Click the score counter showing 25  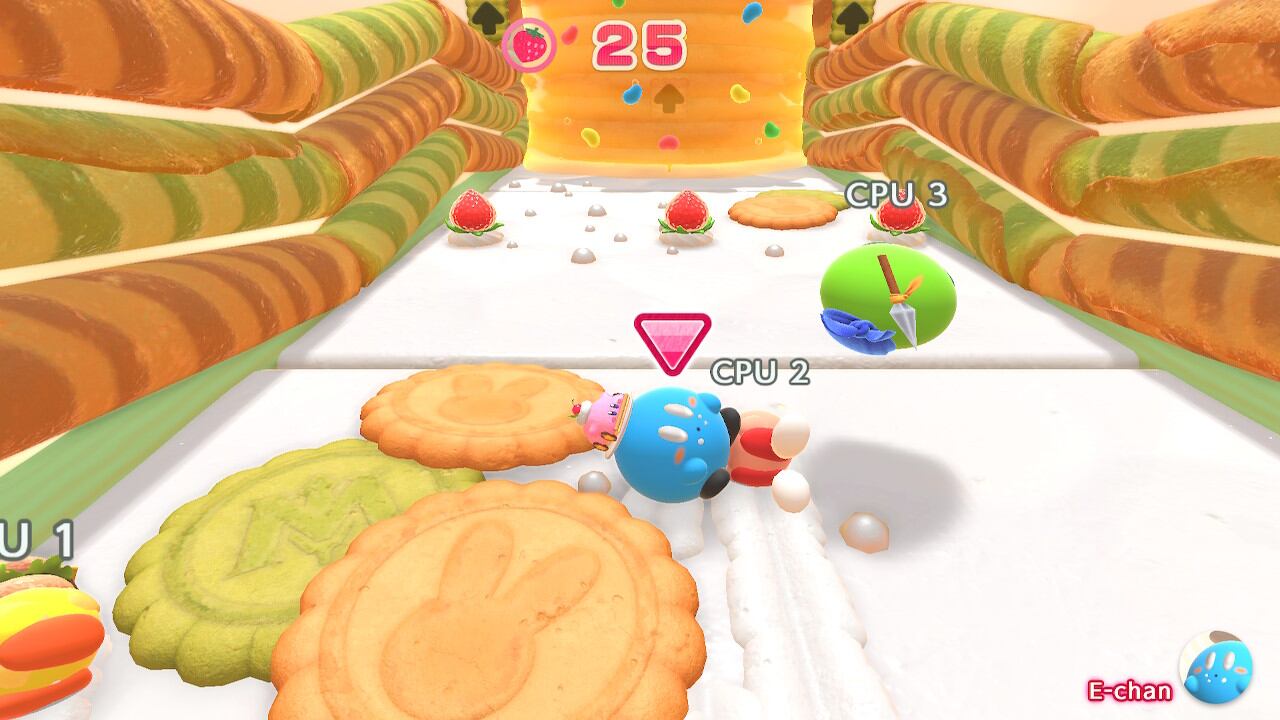pos(640,42)
